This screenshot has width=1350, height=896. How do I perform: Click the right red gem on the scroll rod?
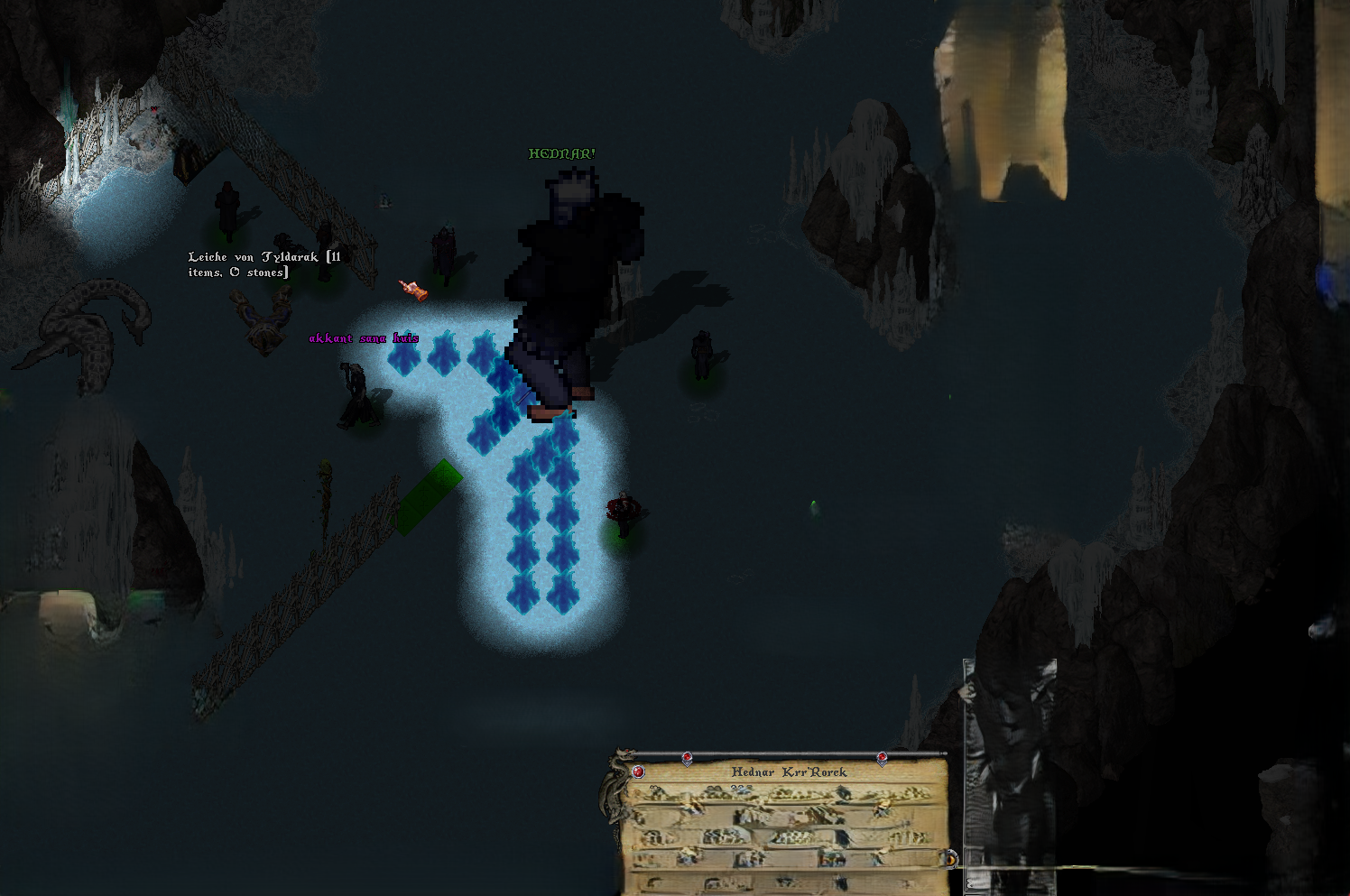coord(882,758)
